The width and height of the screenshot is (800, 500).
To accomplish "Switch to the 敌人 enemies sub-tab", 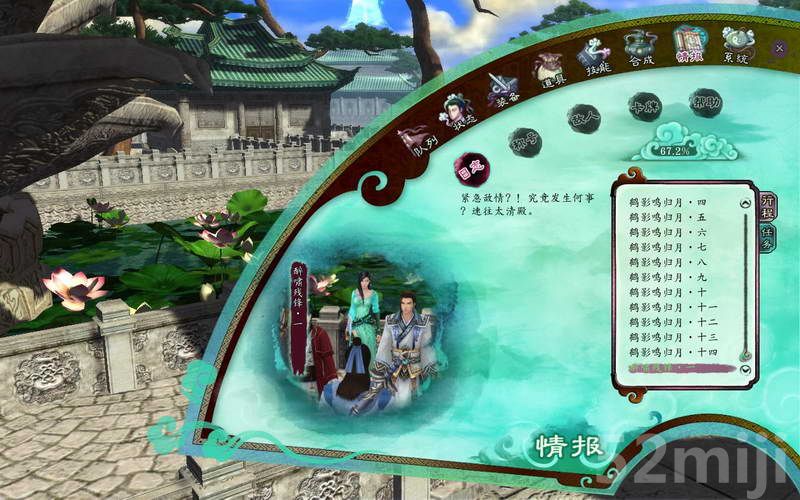I will (x=583, y=119).
